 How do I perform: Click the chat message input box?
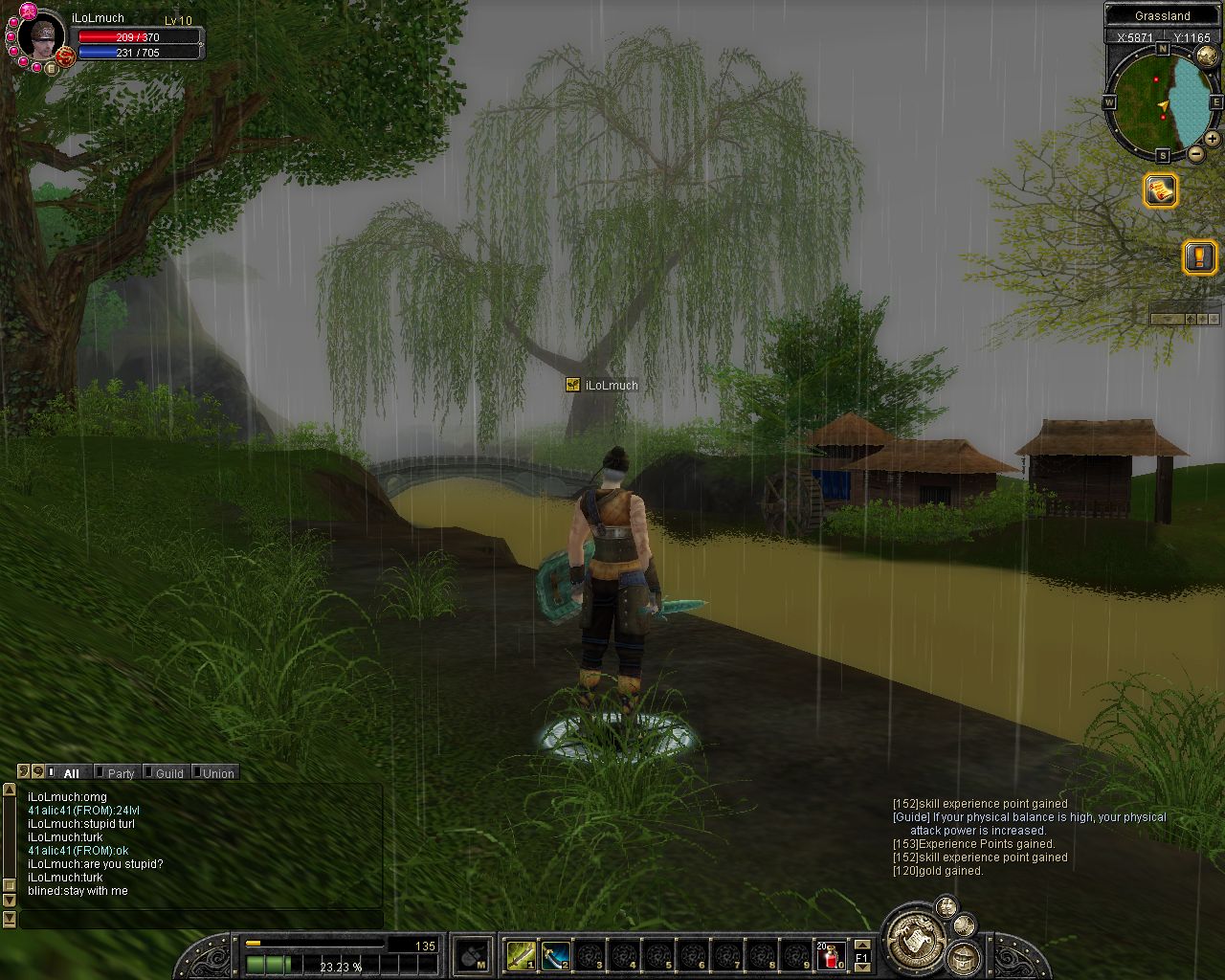201,920
